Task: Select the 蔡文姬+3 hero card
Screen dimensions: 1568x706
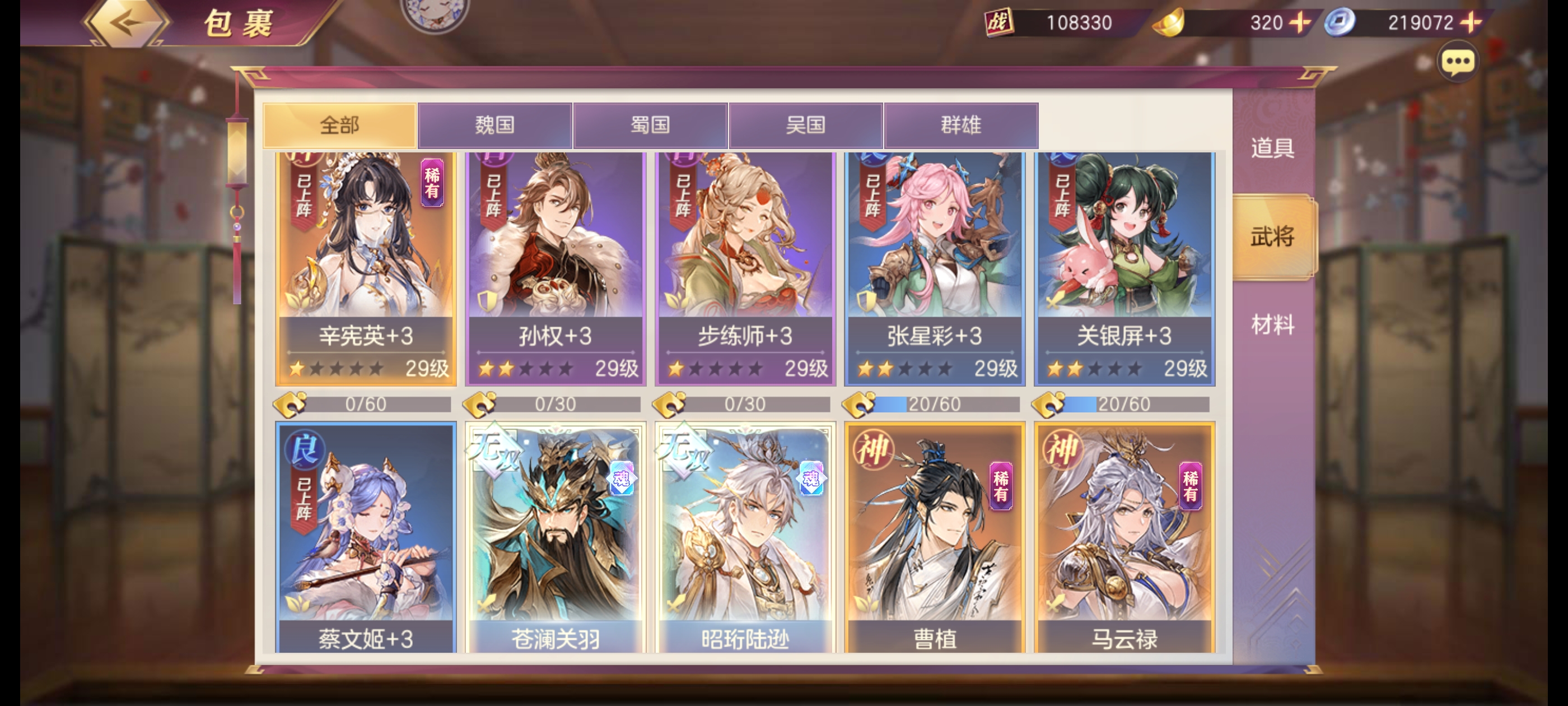Action: point(366,536)
